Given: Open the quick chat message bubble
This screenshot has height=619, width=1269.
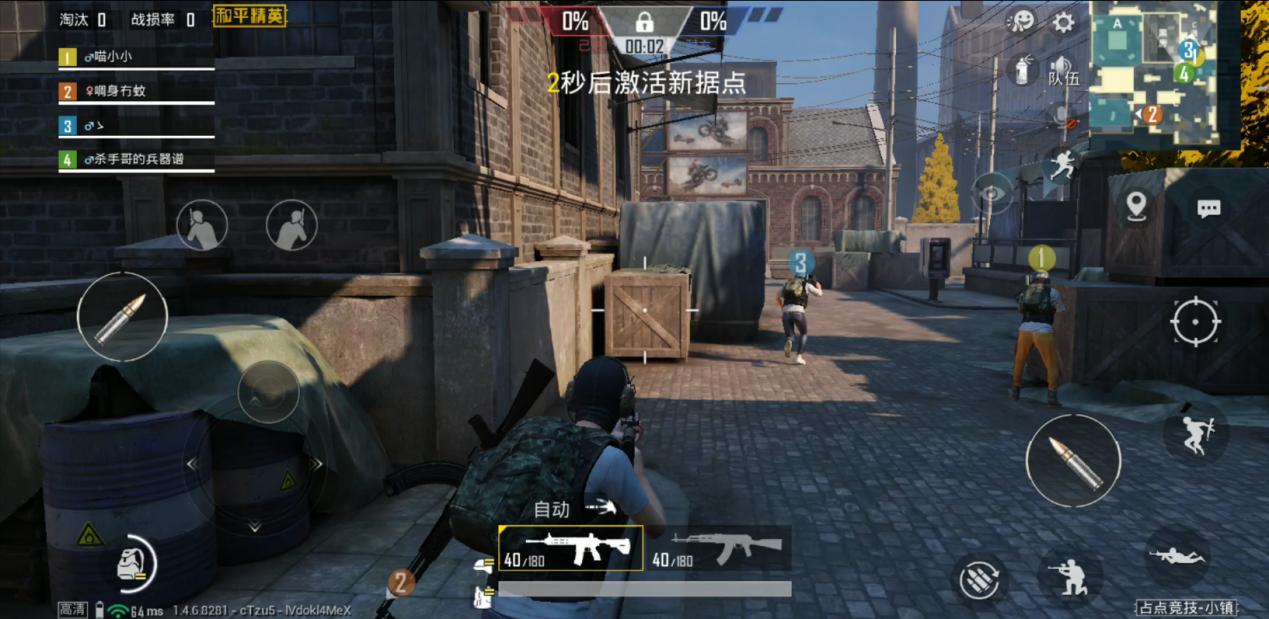Looking at the screenshot, I should [1209, 208].
